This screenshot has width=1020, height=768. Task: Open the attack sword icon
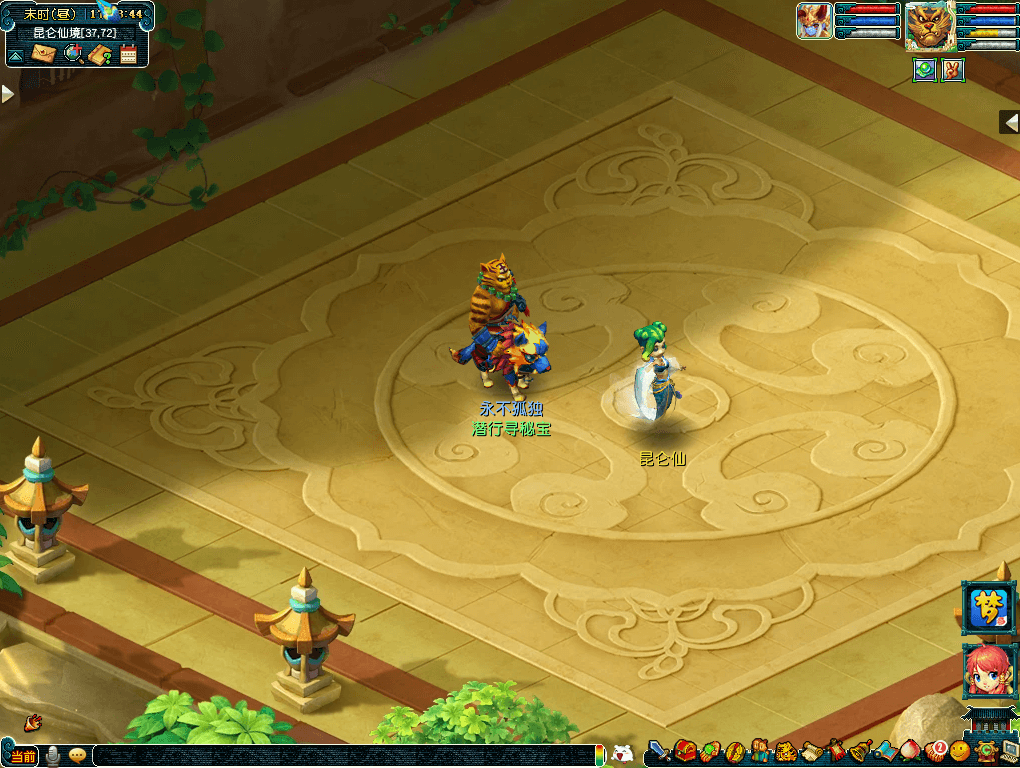(x=660, y=751)
